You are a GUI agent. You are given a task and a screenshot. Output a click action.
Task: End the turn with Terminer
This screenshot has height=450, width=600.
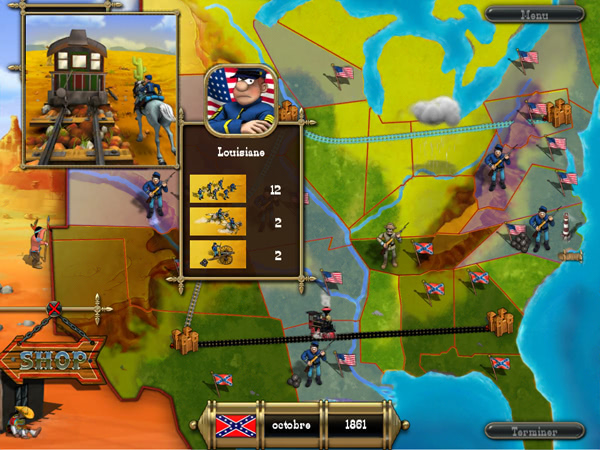[x=535, y=431]
